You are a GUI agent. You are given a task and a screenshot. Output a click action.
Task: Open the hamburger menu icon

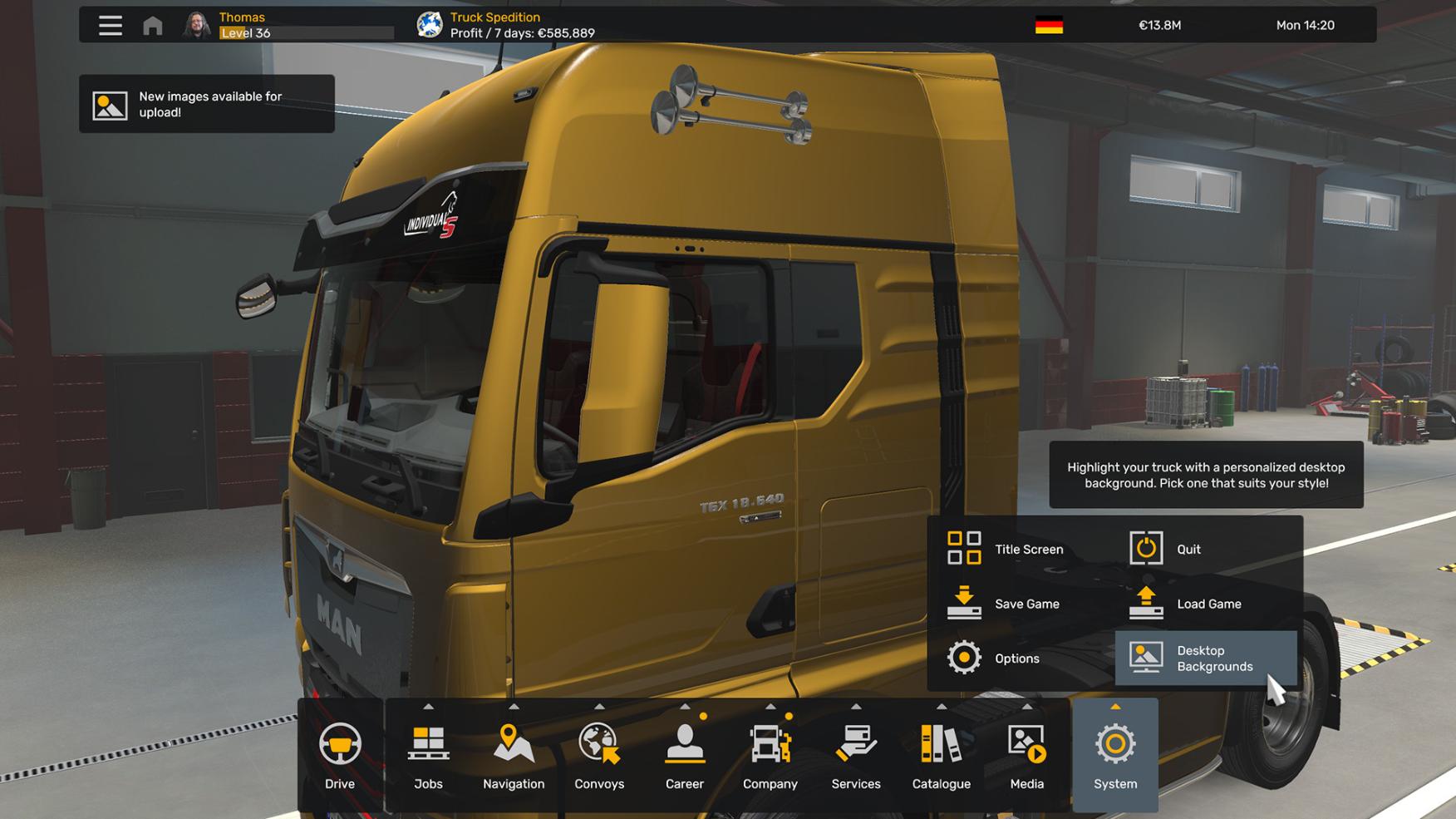(x=110, y=26)
